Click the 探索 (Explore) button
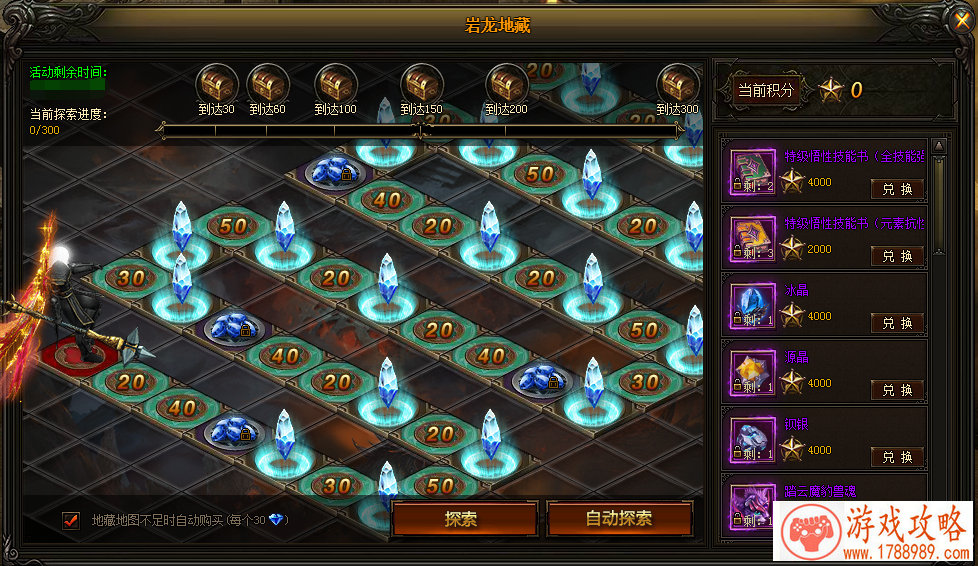The image size is (978, 566). click(x=461, y=519)
